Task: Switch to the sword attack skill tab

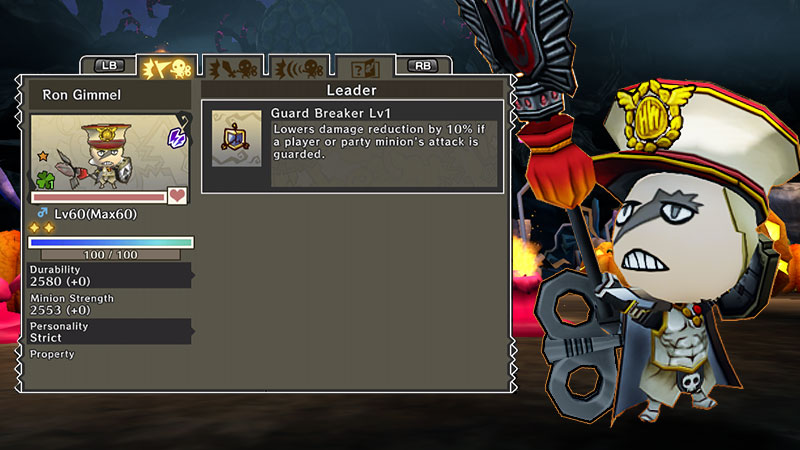Action: pyautogui.click(x=232, y=68)
